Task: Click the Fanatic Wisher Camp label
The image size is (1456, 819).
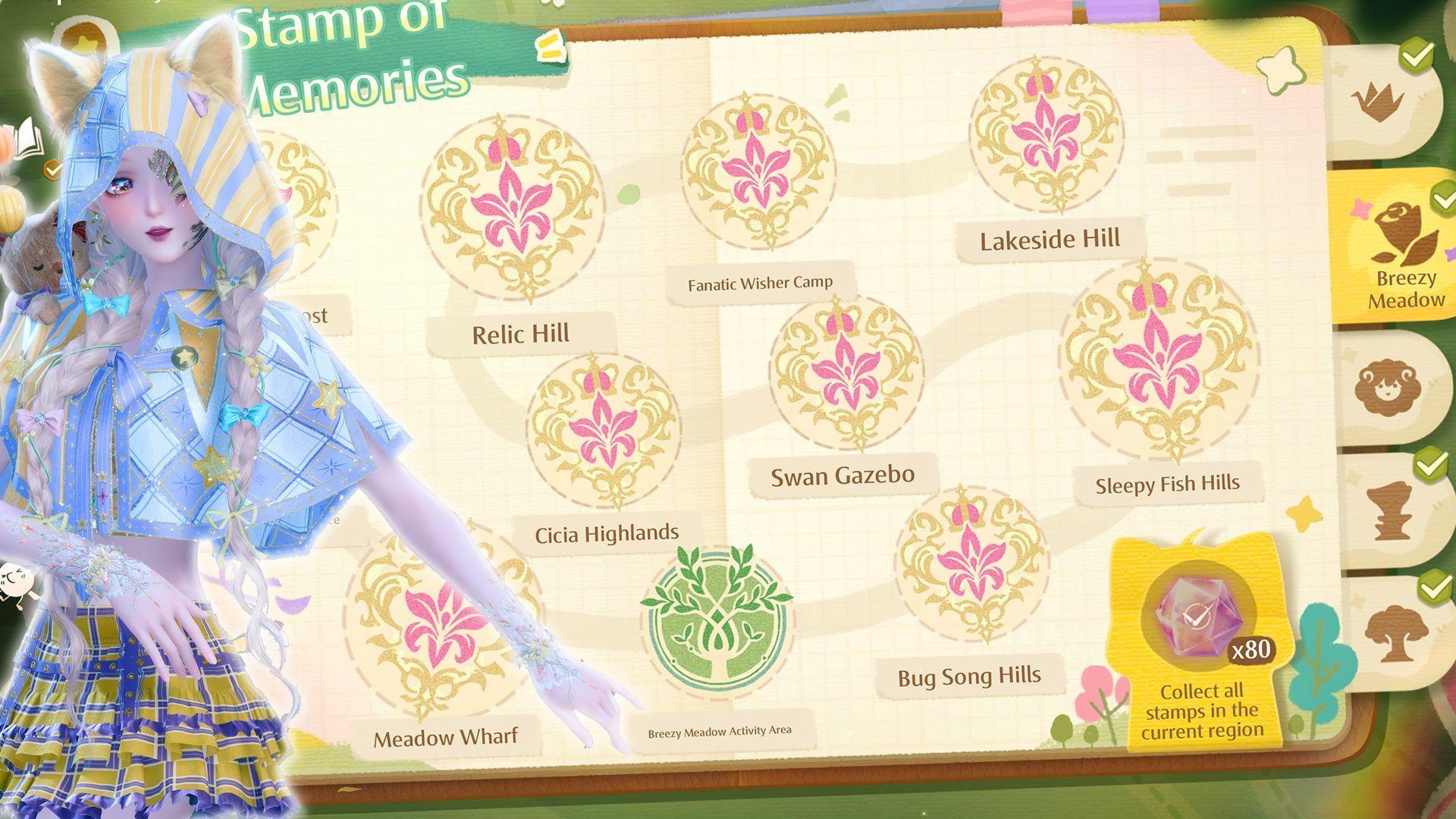Action: pyautogui.click(x=759, y=281)
